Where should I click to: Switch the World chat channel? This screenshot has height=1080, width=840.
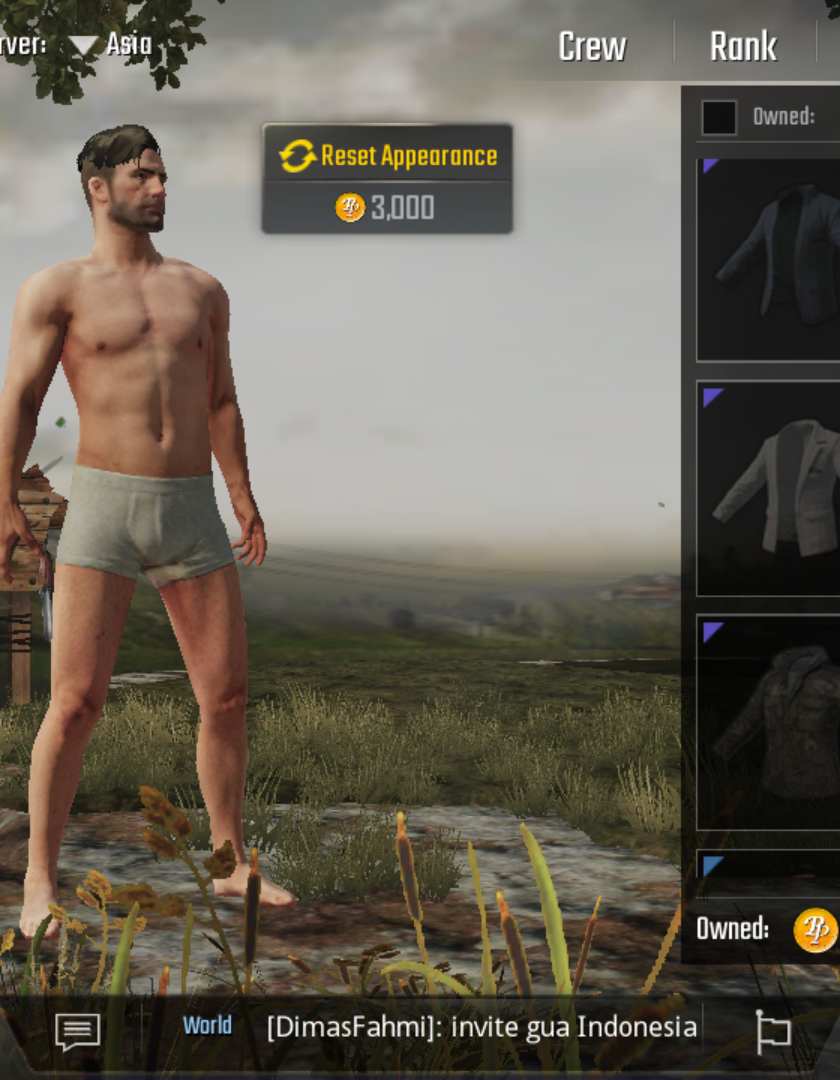point(207,1026)
